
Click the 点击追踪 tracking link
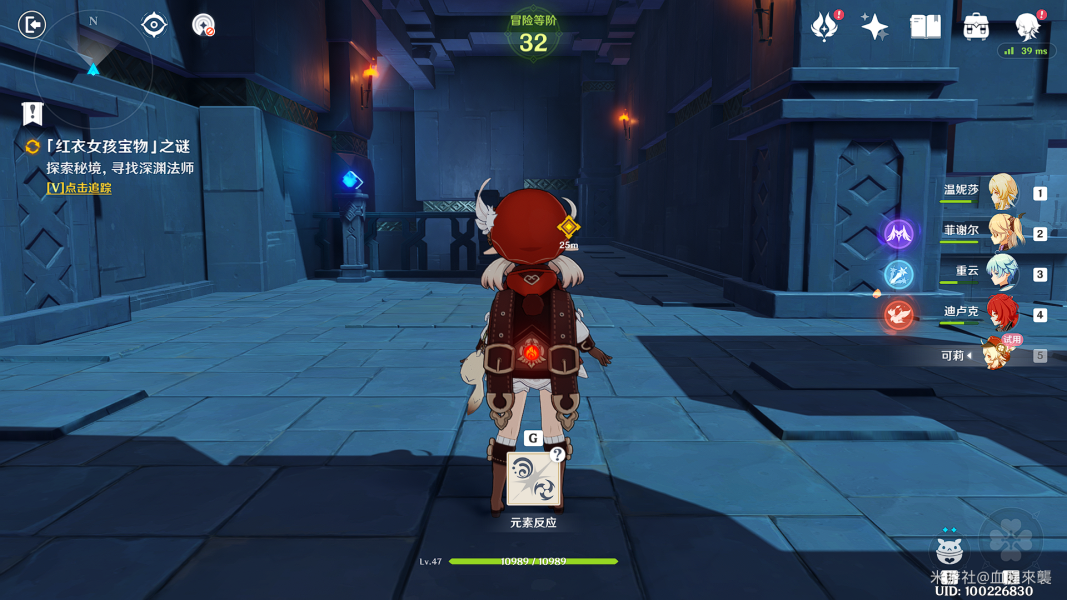(x=79, y=188)
